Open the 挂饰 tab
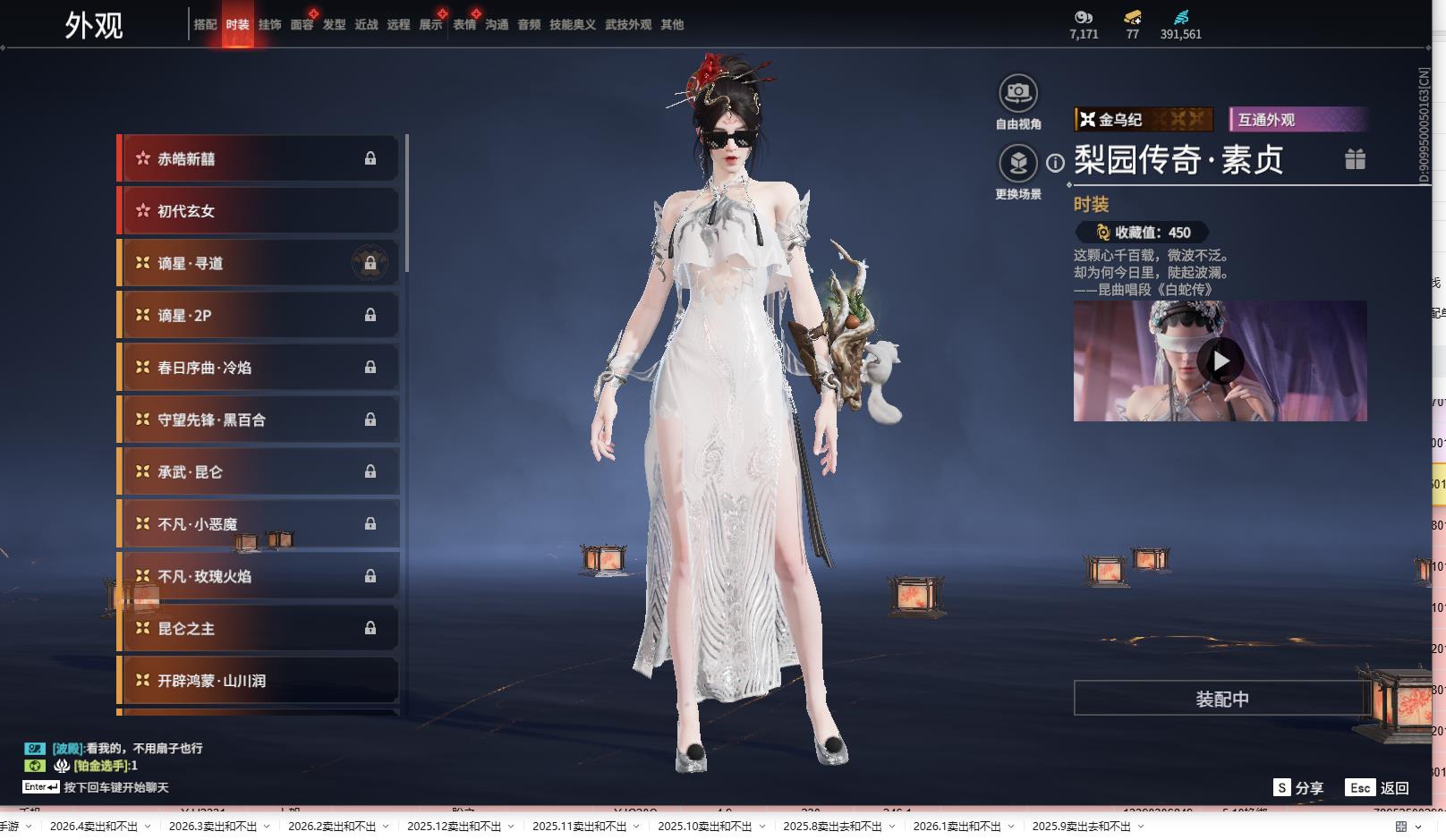The width and height of the screenshot is (1446, 840). [269, 25]
